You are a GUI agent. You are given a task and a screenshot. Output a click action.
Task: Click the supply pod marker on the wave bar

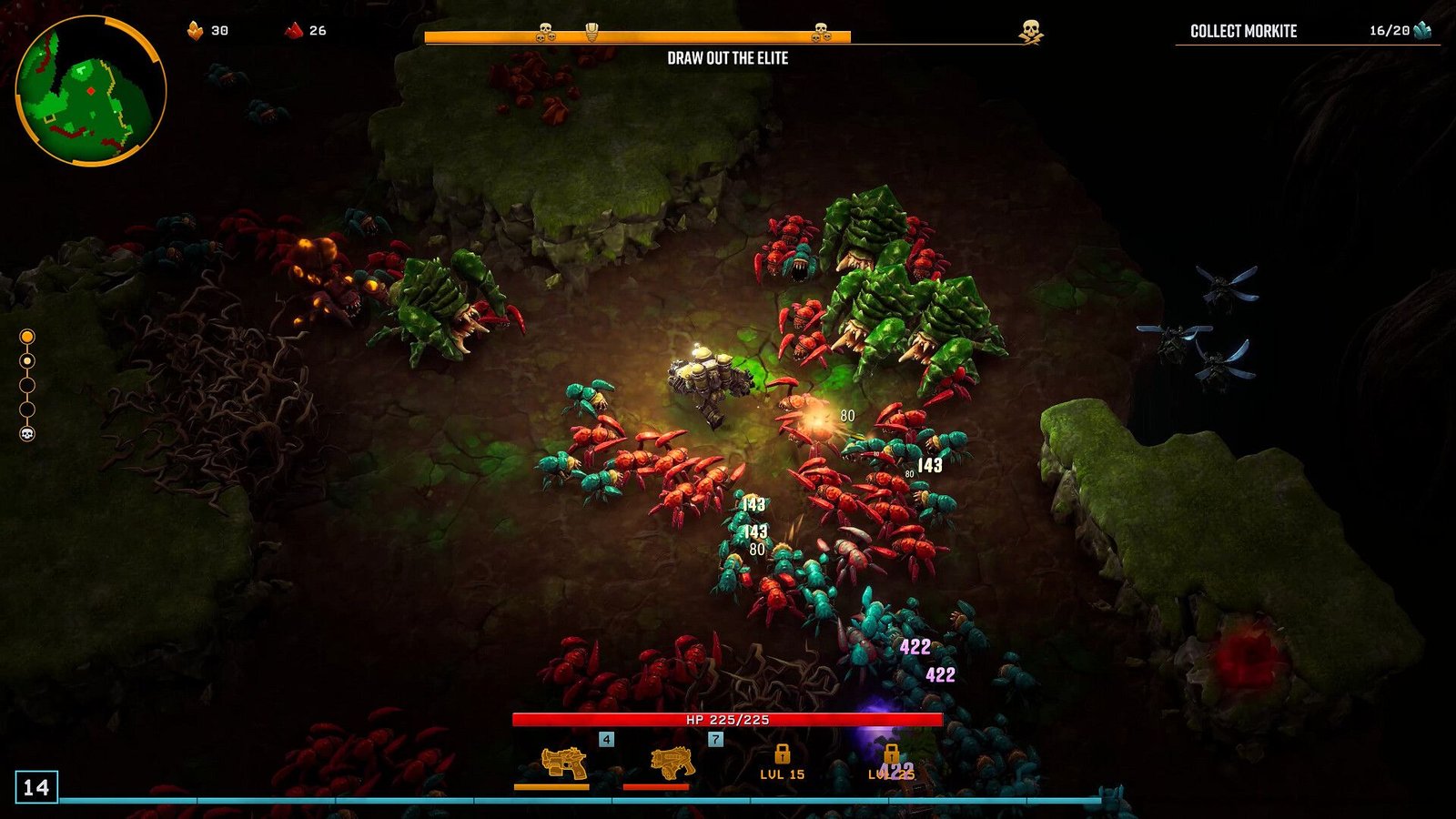pos(591,33)
